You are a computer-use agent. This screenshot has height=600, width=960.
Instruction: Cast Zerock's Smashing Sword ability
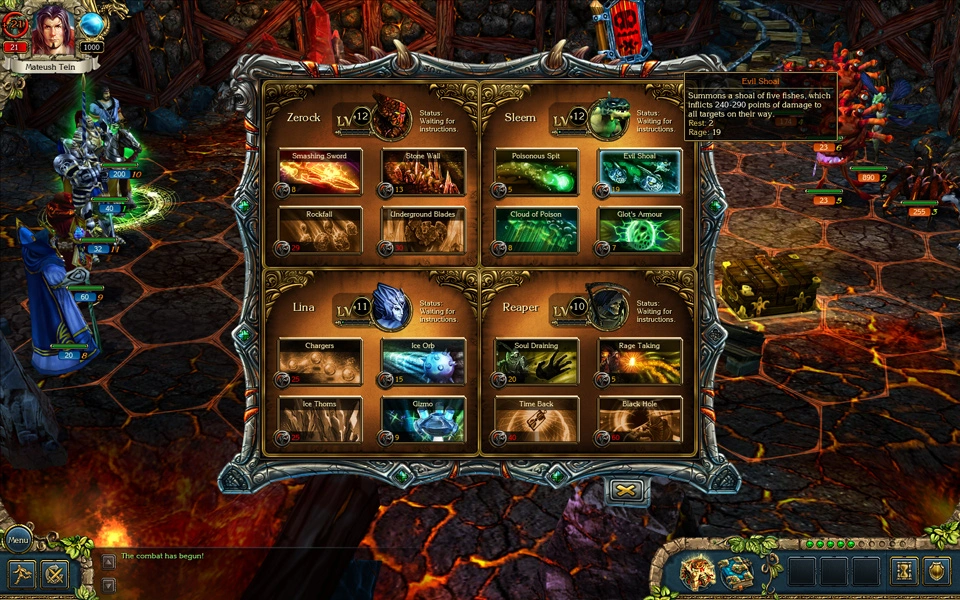pyautogui.click(x=320, y=172)
